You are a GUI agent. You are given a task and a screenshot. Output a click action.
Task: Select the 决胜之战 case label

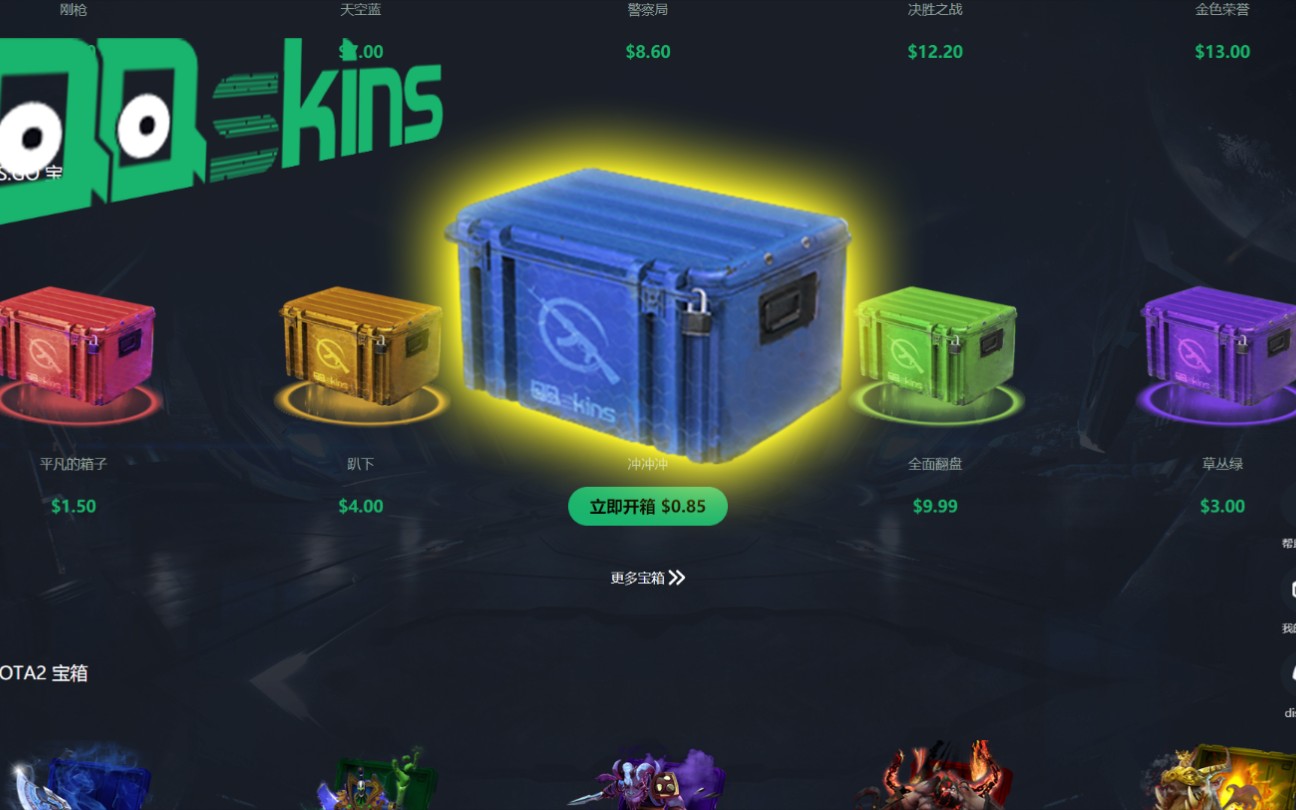click(935, 9)
